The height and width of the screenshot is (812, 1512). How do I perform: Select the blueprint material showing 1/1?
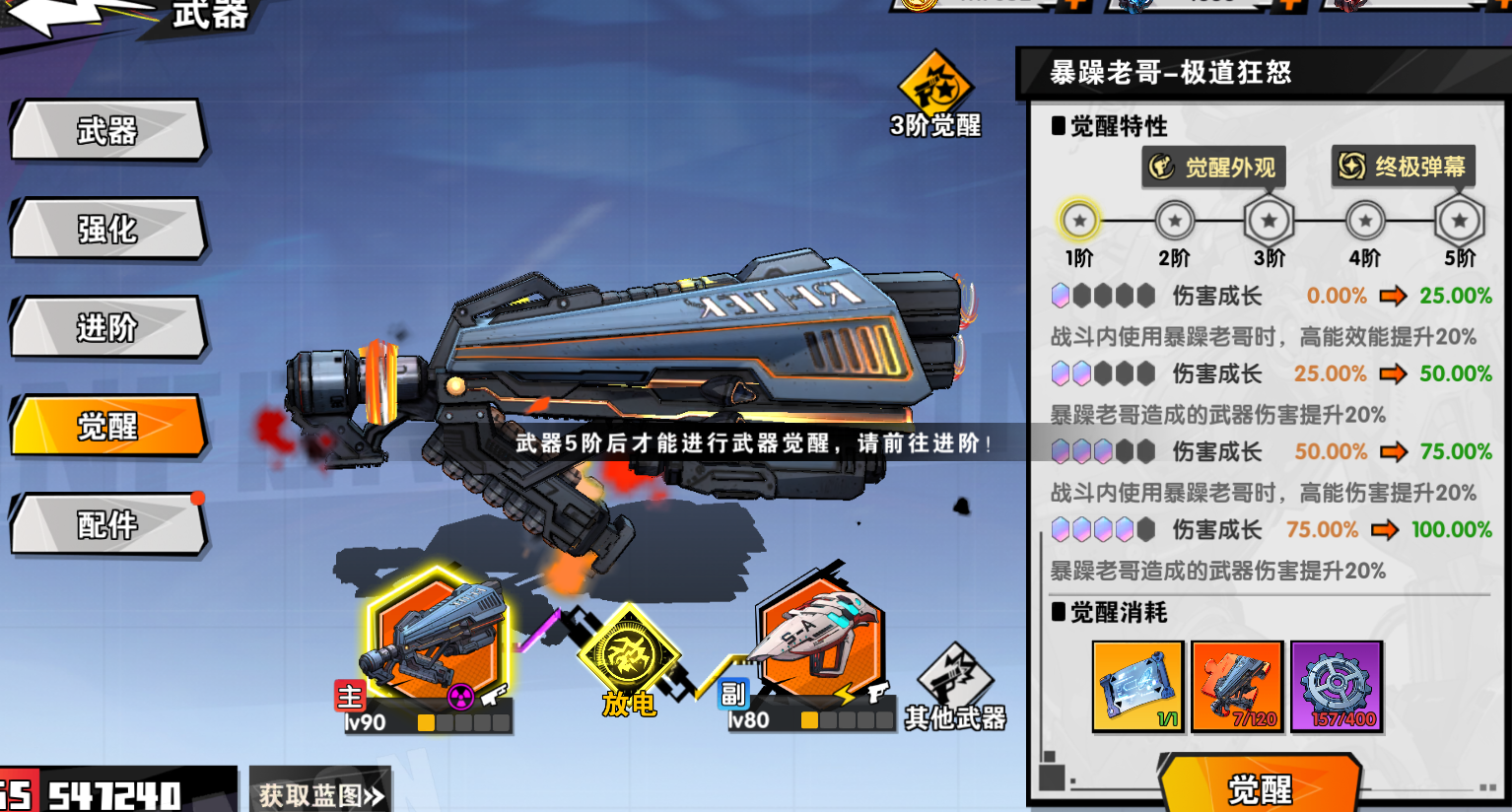(x=1137, y=685)
